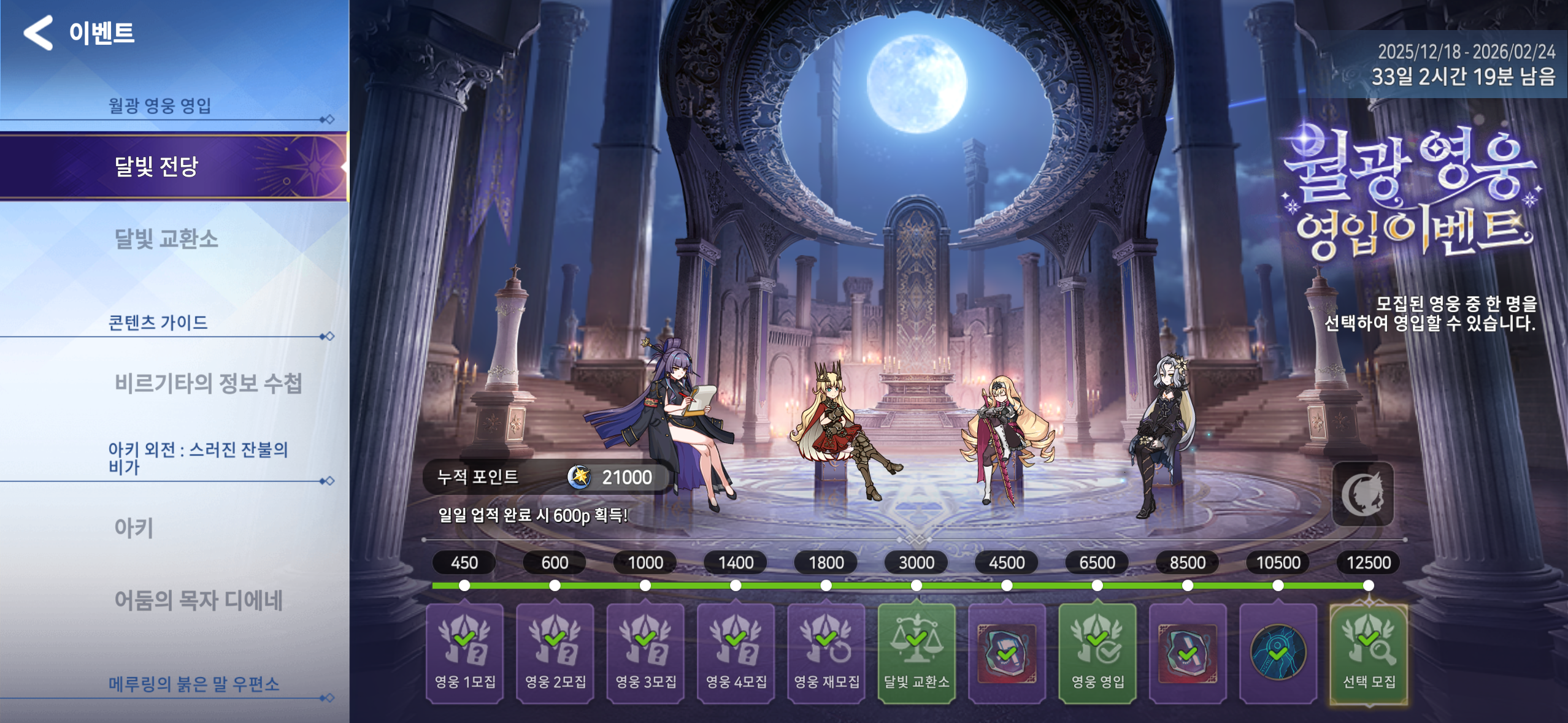Tap the blue circular orb reward at 10500
Image resolution: width=1568 pixels, height=723 pixels.
pos(1278,652)
